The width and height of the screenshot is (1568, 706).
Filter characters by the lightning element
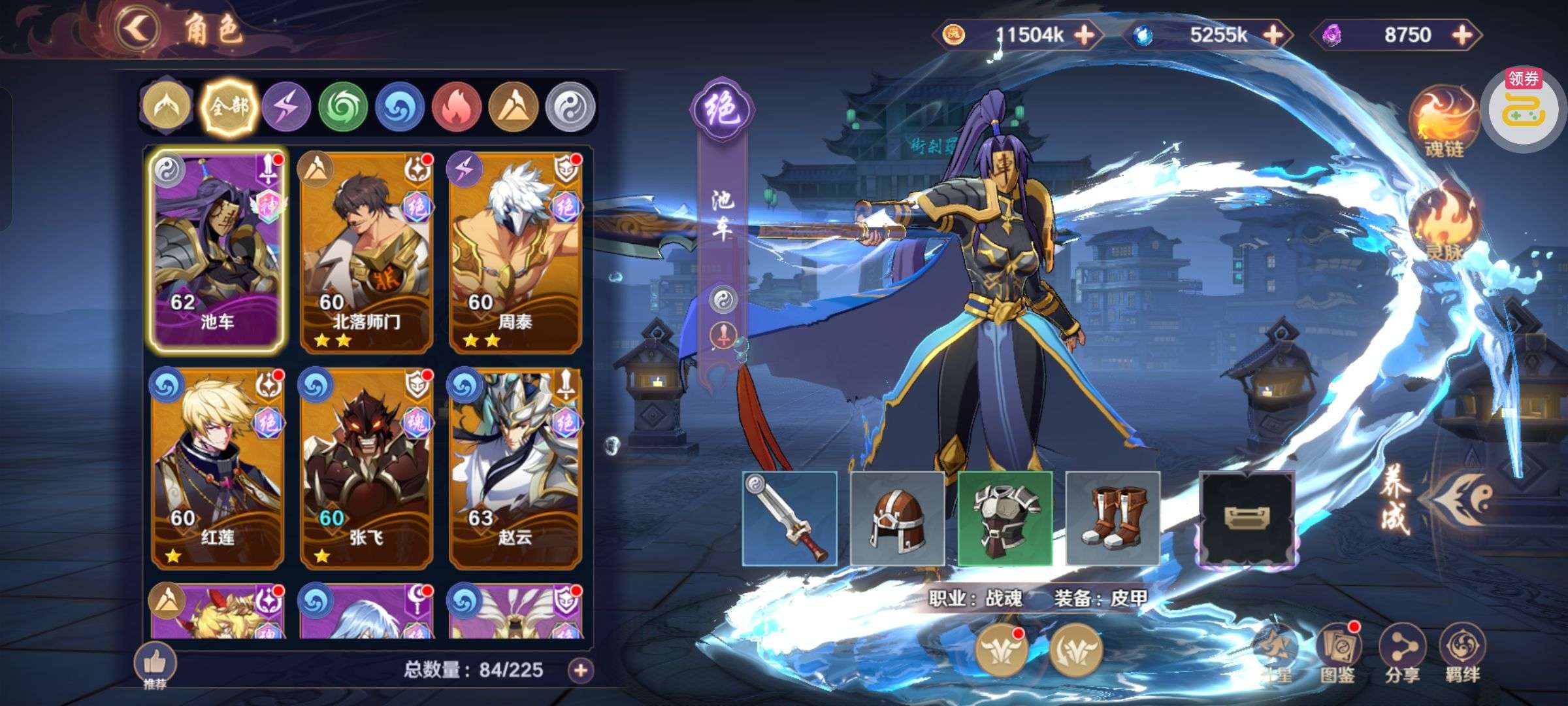286,107
